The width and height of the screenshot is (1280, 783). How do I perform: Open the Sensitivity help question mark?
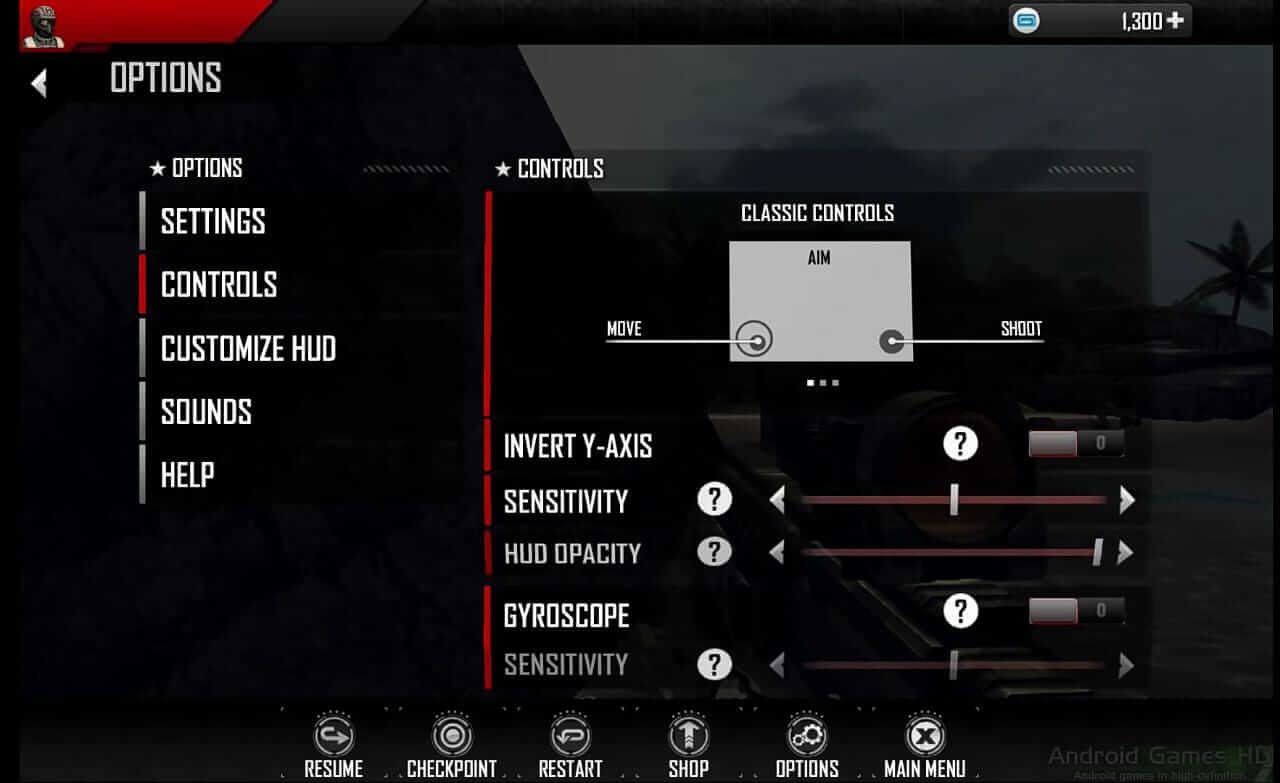pos(714,500)
